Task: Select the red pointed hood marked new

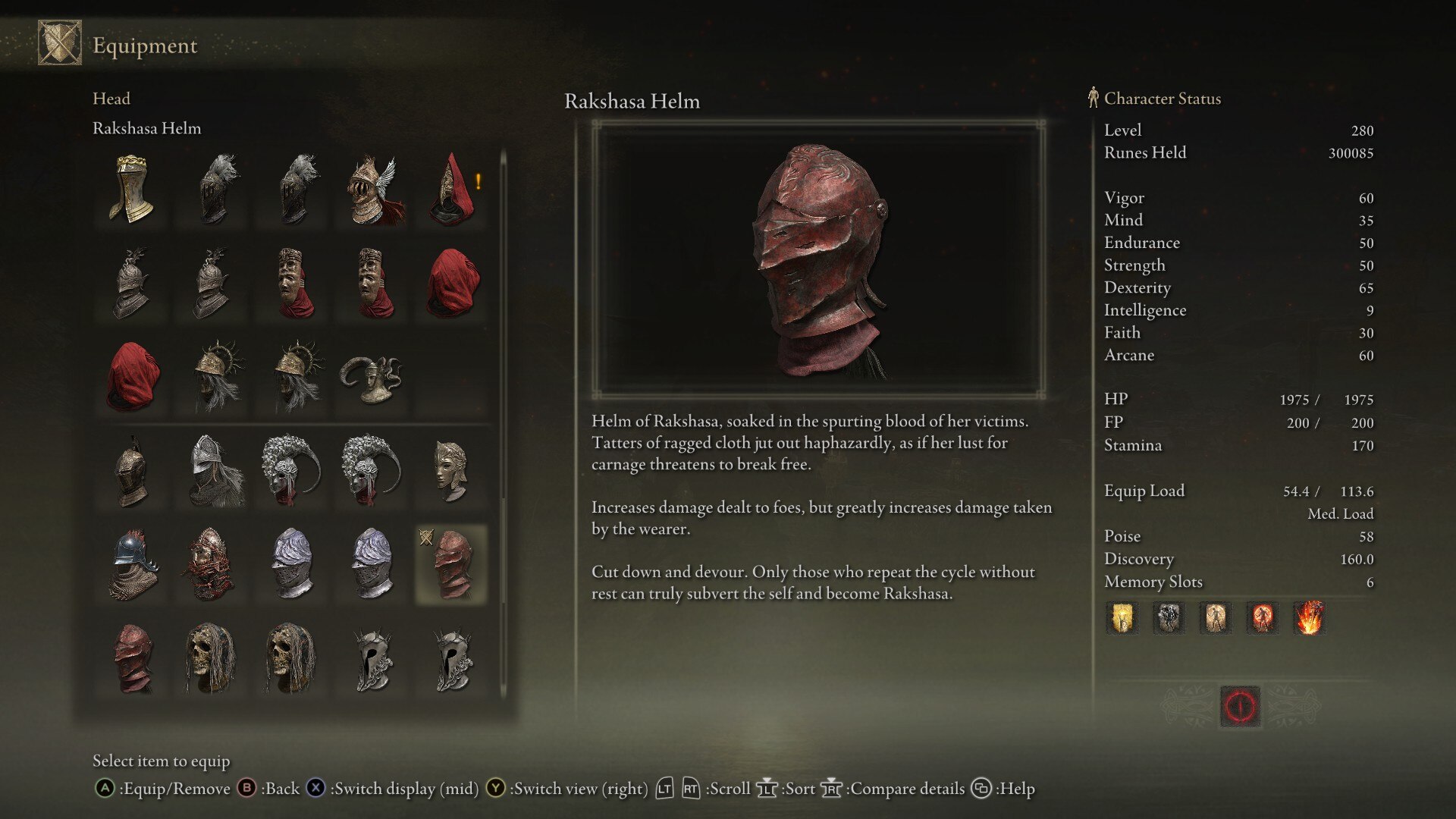Action: [x=452, y=189]
